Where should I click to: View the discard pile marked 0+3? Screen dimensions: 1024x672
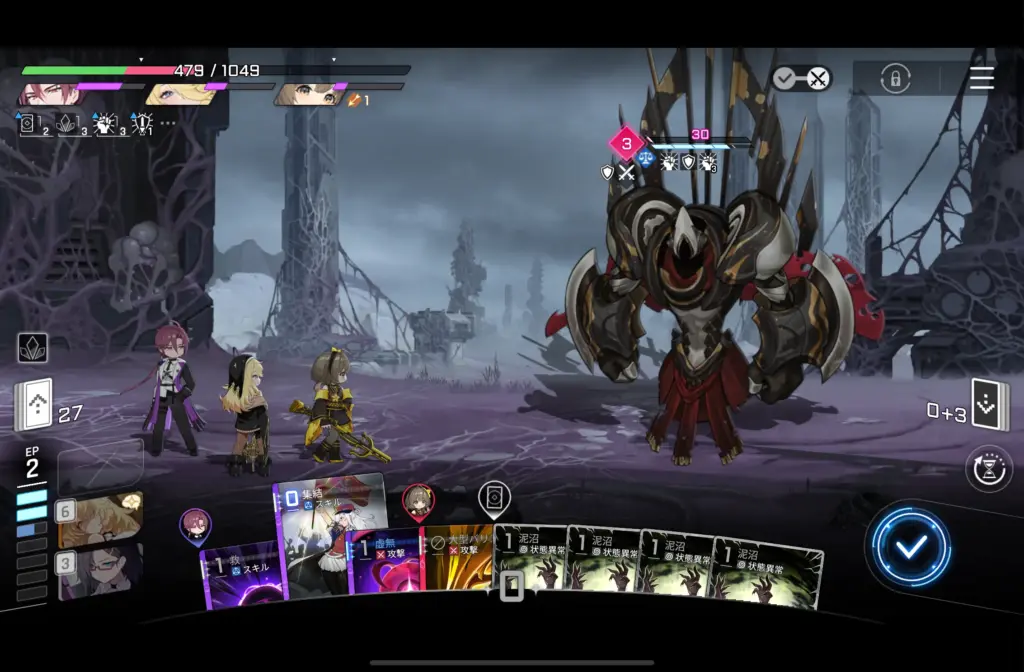click(990, 405)
